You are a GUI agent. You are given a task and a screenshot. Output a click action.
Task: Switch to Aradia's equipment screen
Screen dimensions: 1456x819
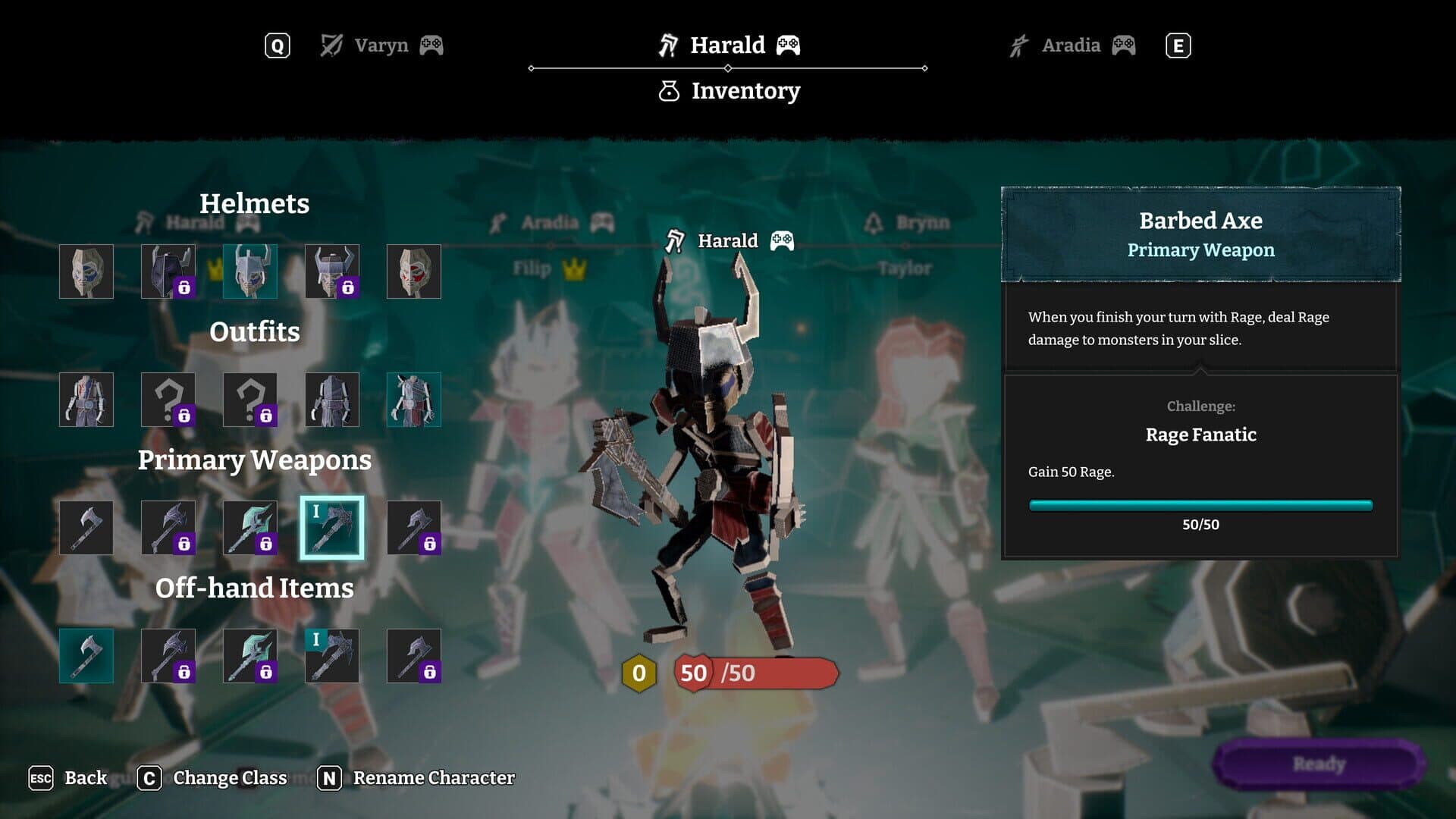tap(1070, 45)
